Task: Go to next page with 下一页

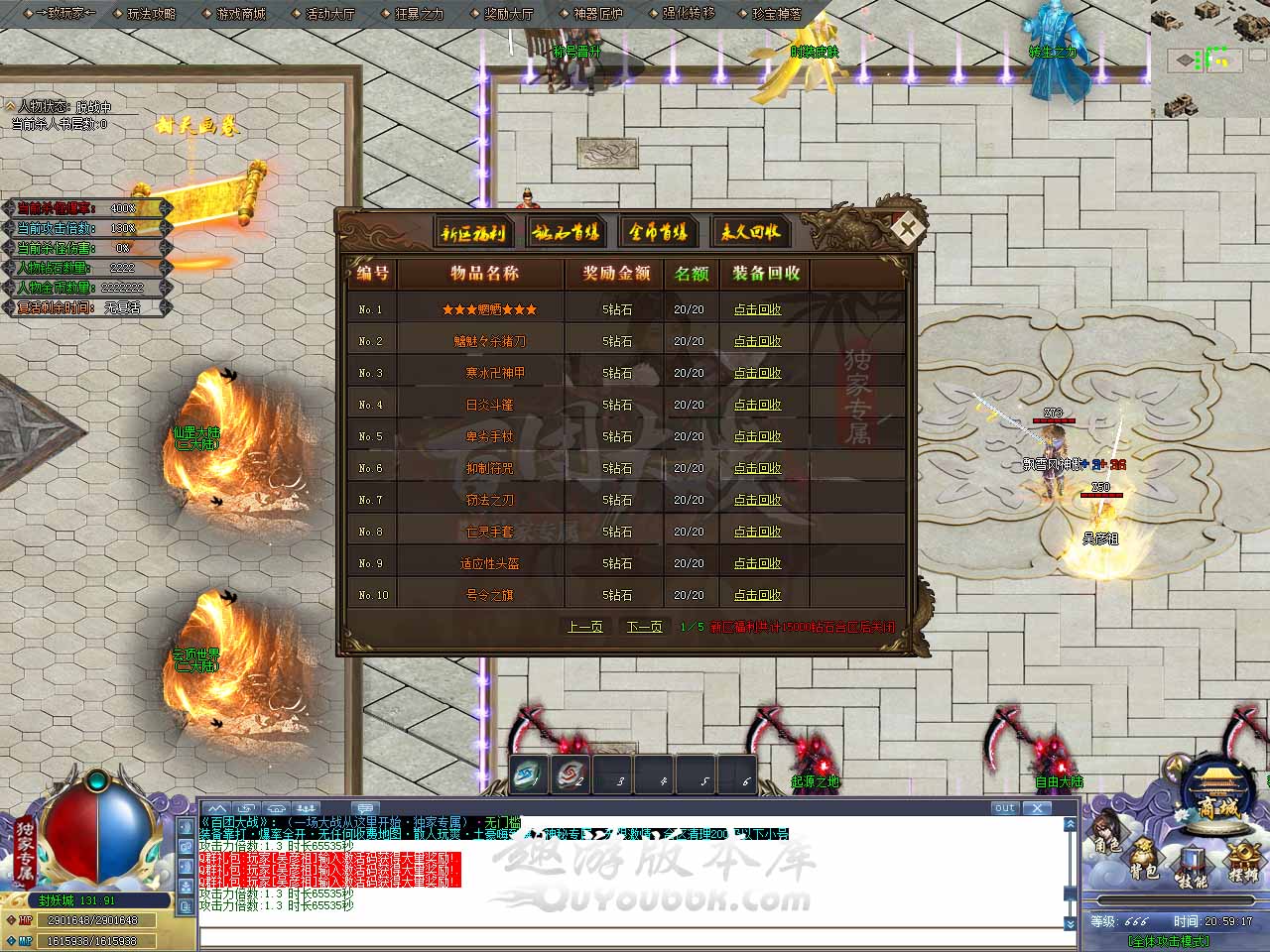Action: pyautogui.click(x=644, y=627)
